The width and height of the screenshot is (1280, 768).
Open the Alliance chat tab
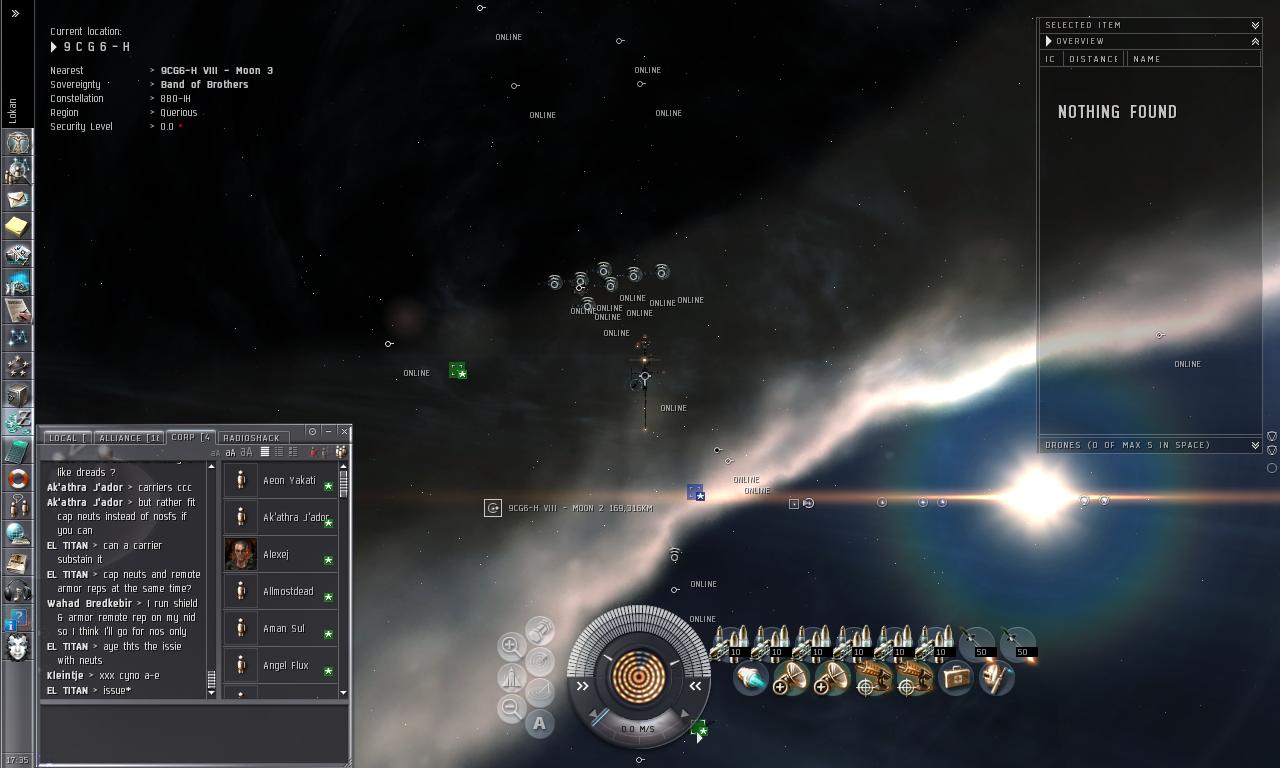(128, 438)
